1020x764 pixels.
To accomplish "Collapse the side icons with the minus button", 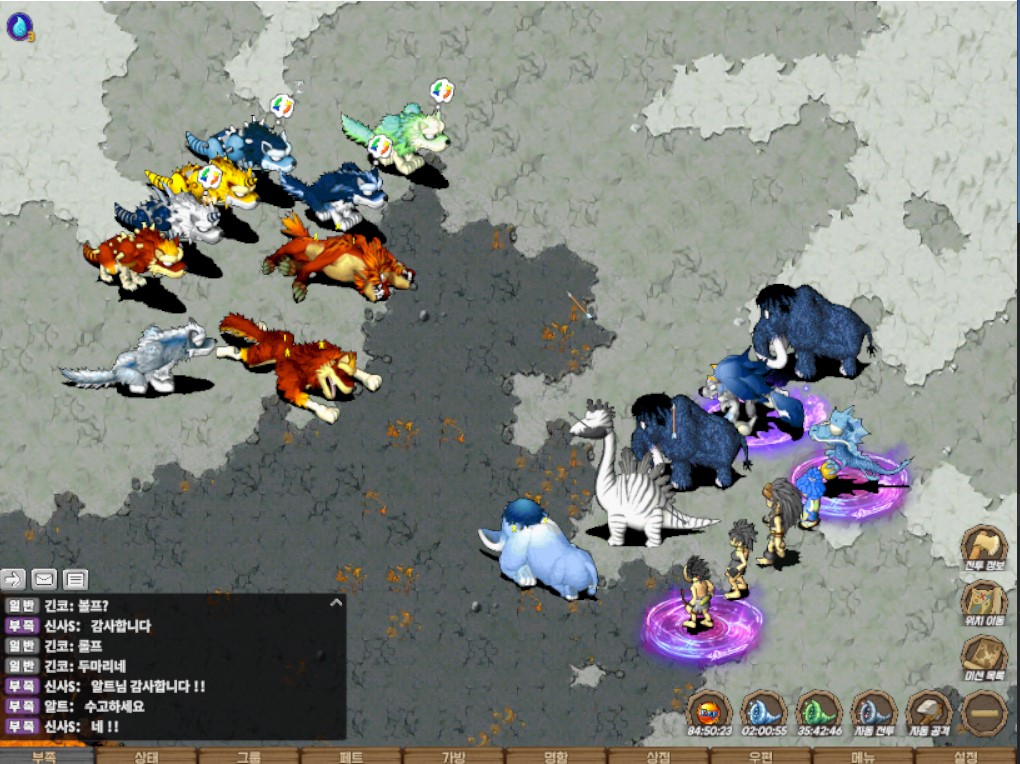I will pos(984,714).
